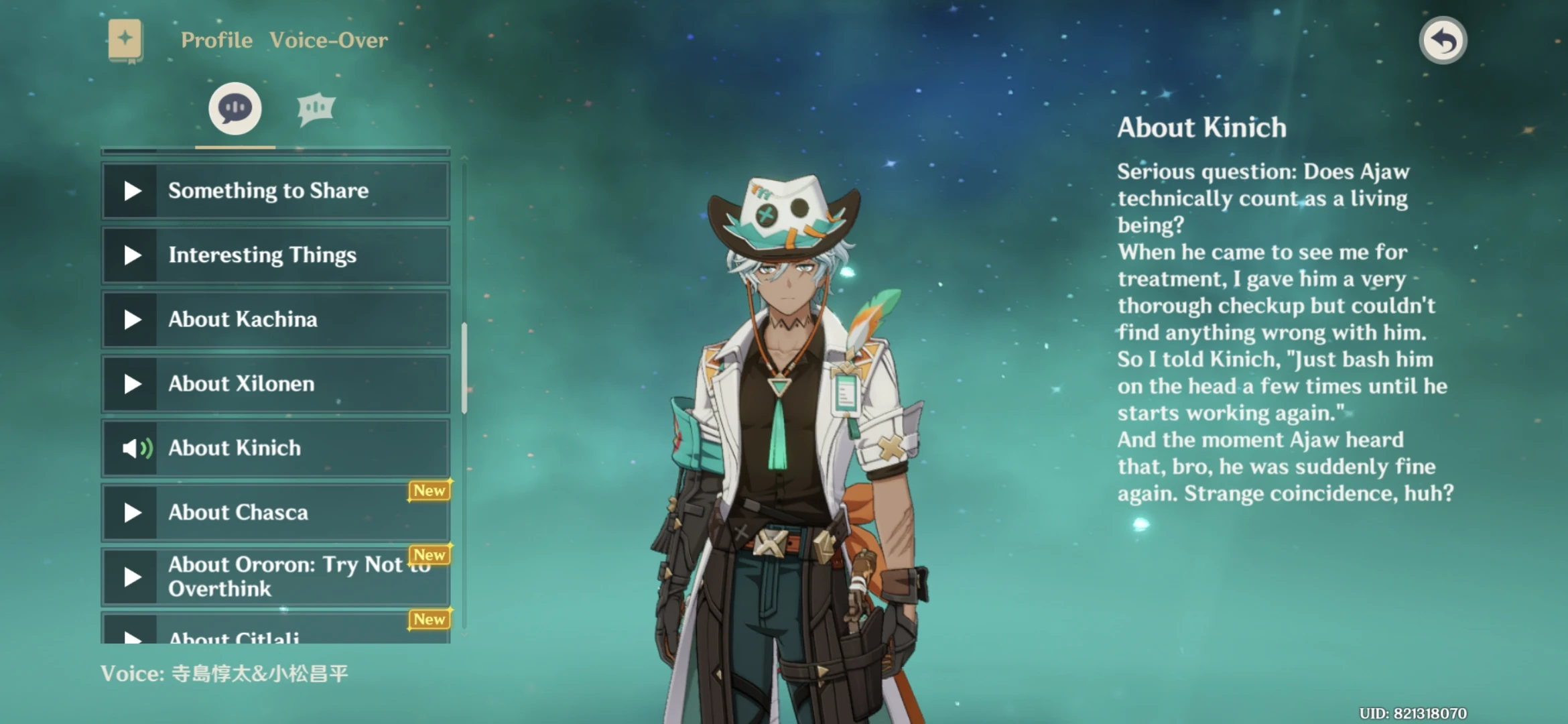Screen dimensions: 1568x724
Task: Click the currently playing "About Kinich" row
Action: coord(275,448)
